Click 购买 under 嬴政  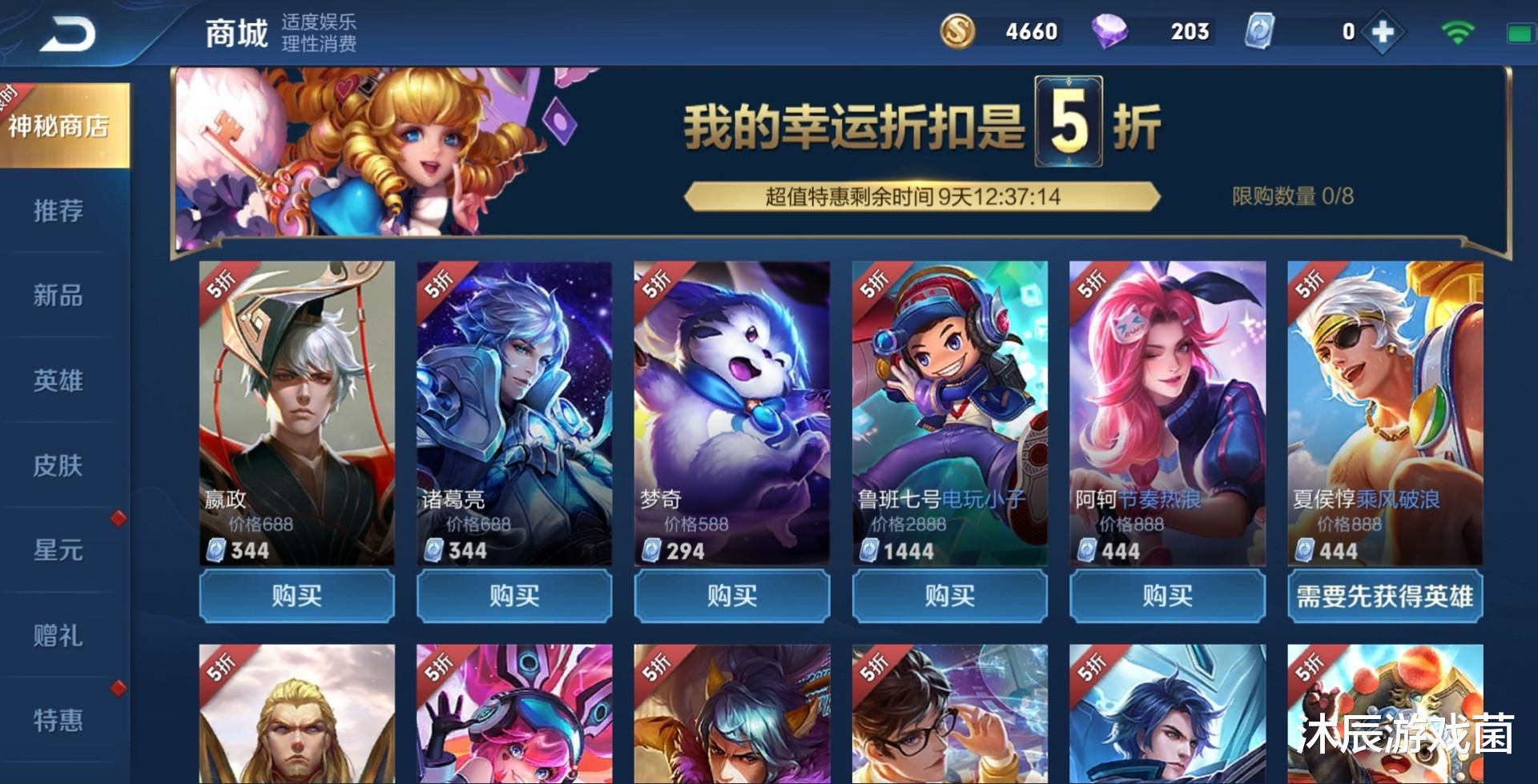point(297,596)
